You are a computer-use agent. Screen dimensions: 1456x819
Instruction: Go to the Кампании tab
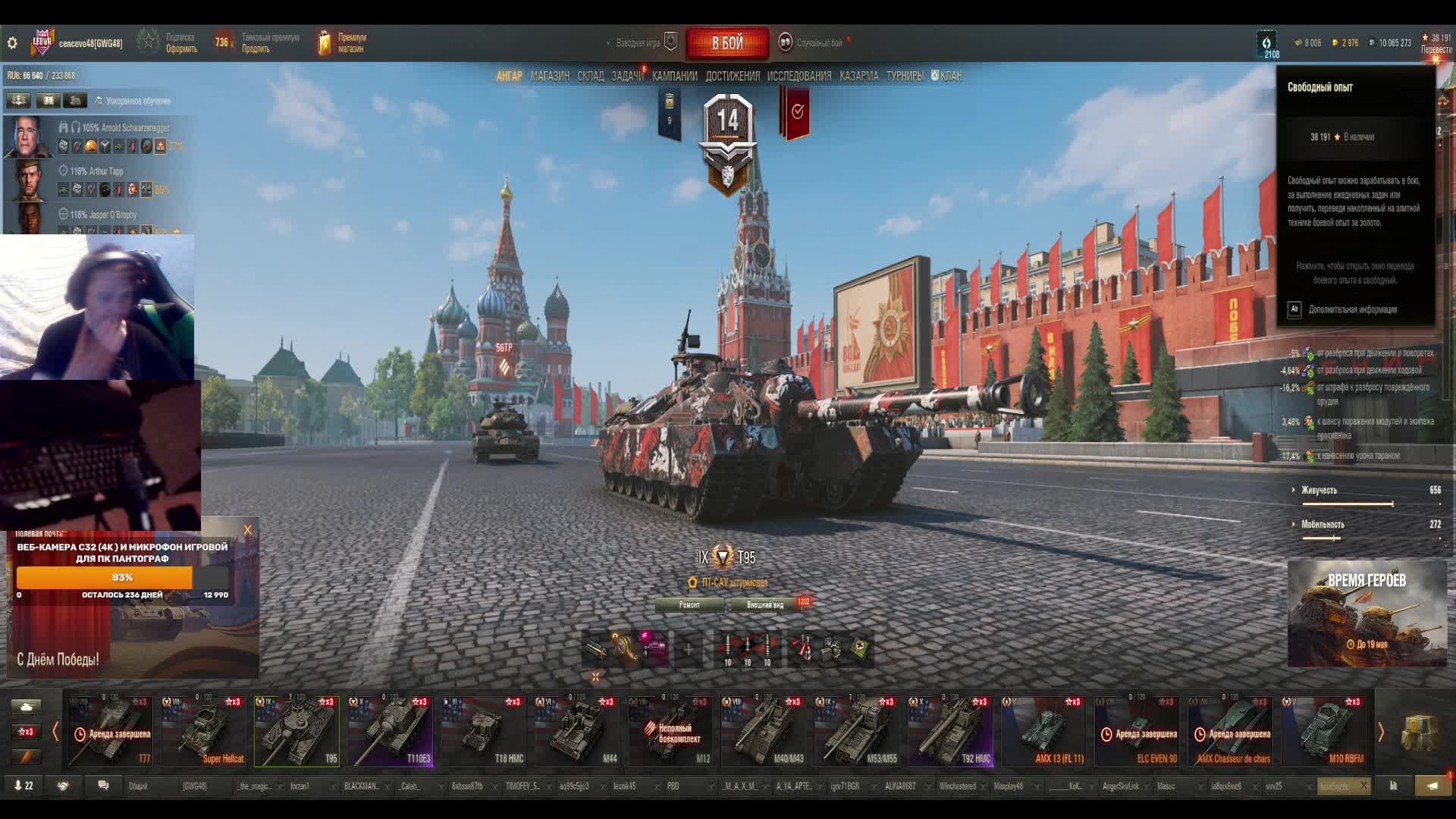click(674, 76)
